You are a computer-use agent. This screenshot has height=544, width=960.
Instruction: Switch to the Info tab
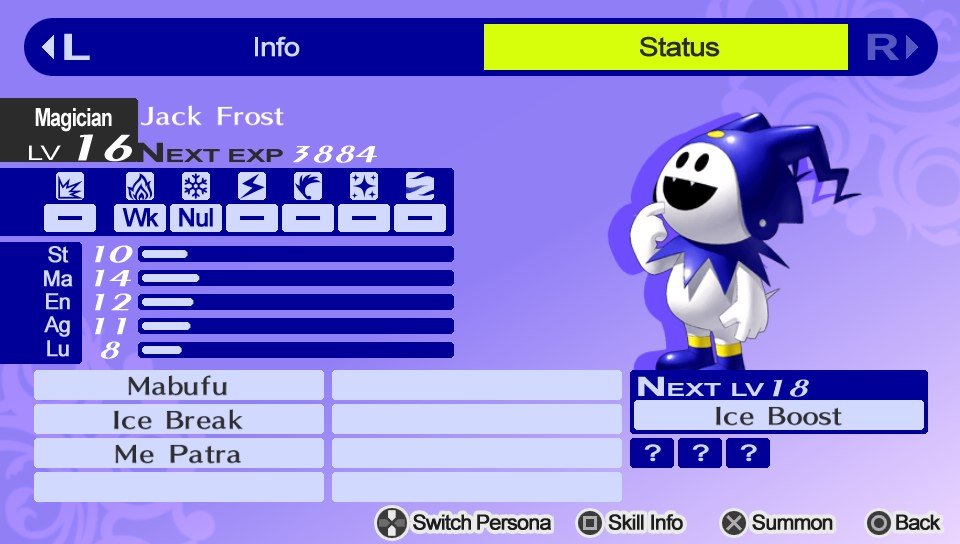[x=276, y=47]
